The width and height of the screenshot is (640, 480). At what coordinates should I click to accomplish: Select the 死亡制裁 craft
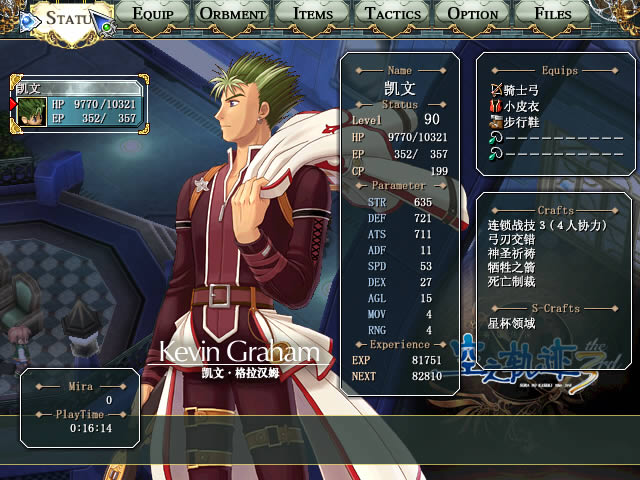[512, 282]
